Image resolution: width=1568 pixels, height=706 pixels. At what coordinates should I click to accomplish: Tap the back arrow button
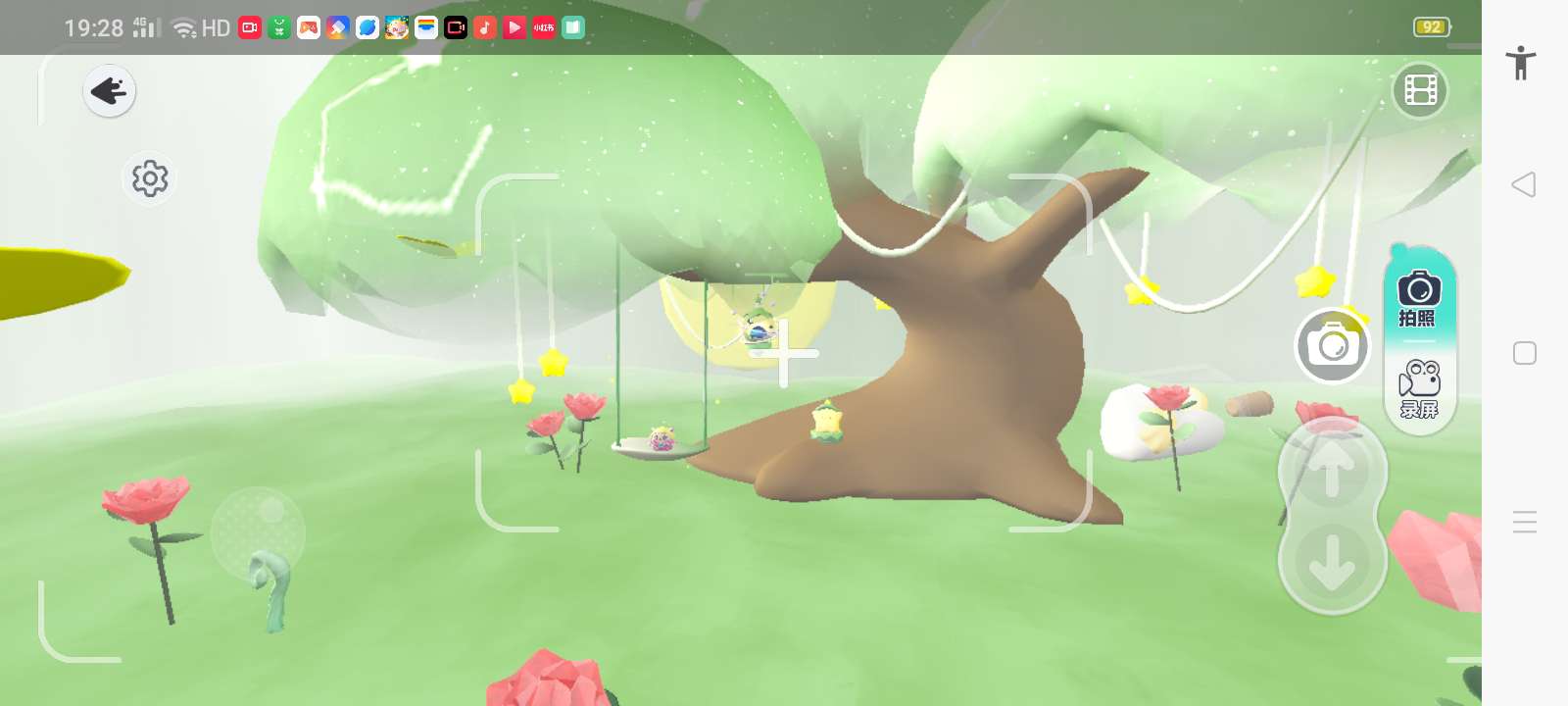click(109, 91)
